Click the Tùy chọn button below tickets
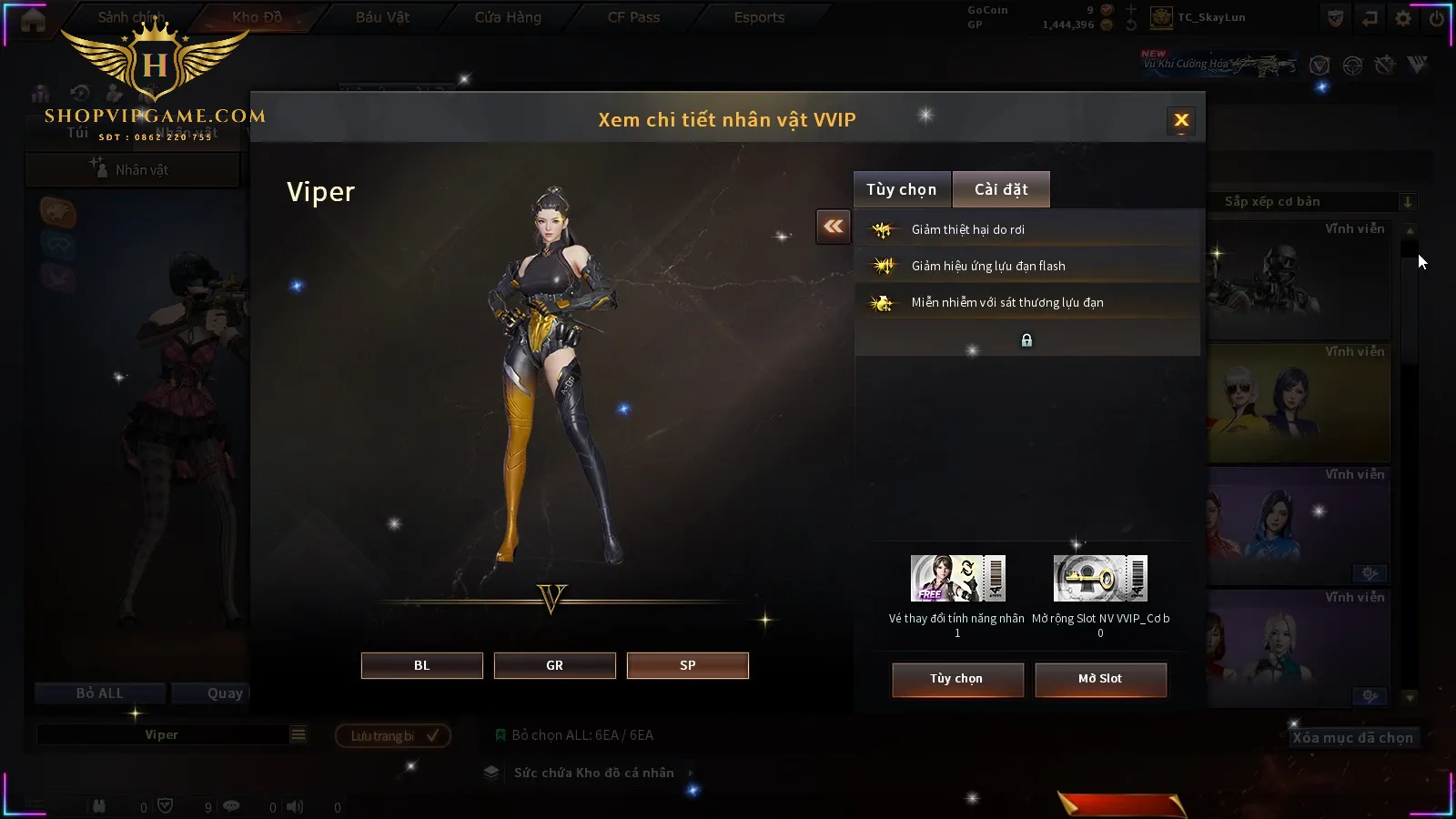This screenshot has height=819, width=1456. tap(956, 679)
